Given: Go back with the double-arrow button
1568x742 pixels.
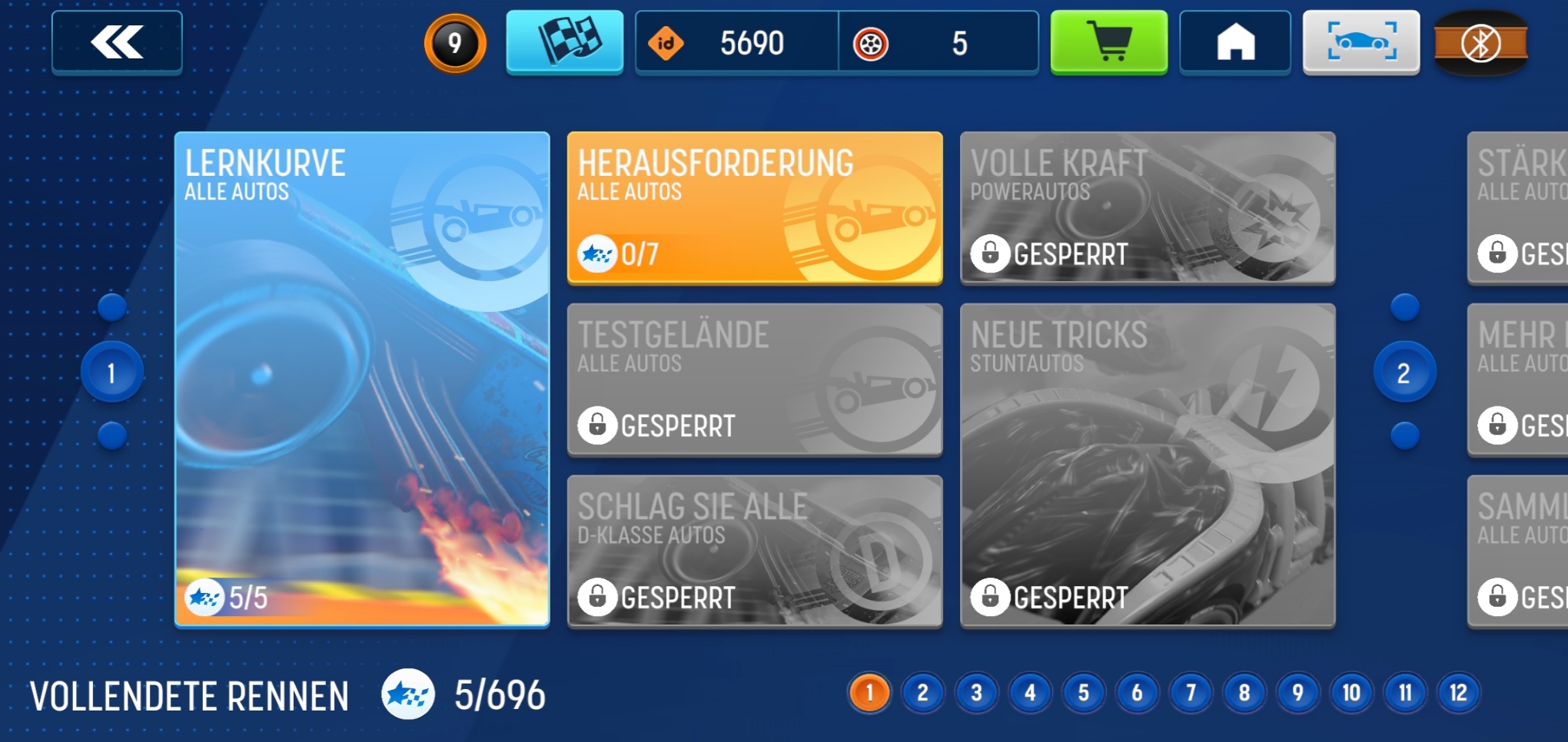Looking at the screenshot, I should tap(117, 42).
